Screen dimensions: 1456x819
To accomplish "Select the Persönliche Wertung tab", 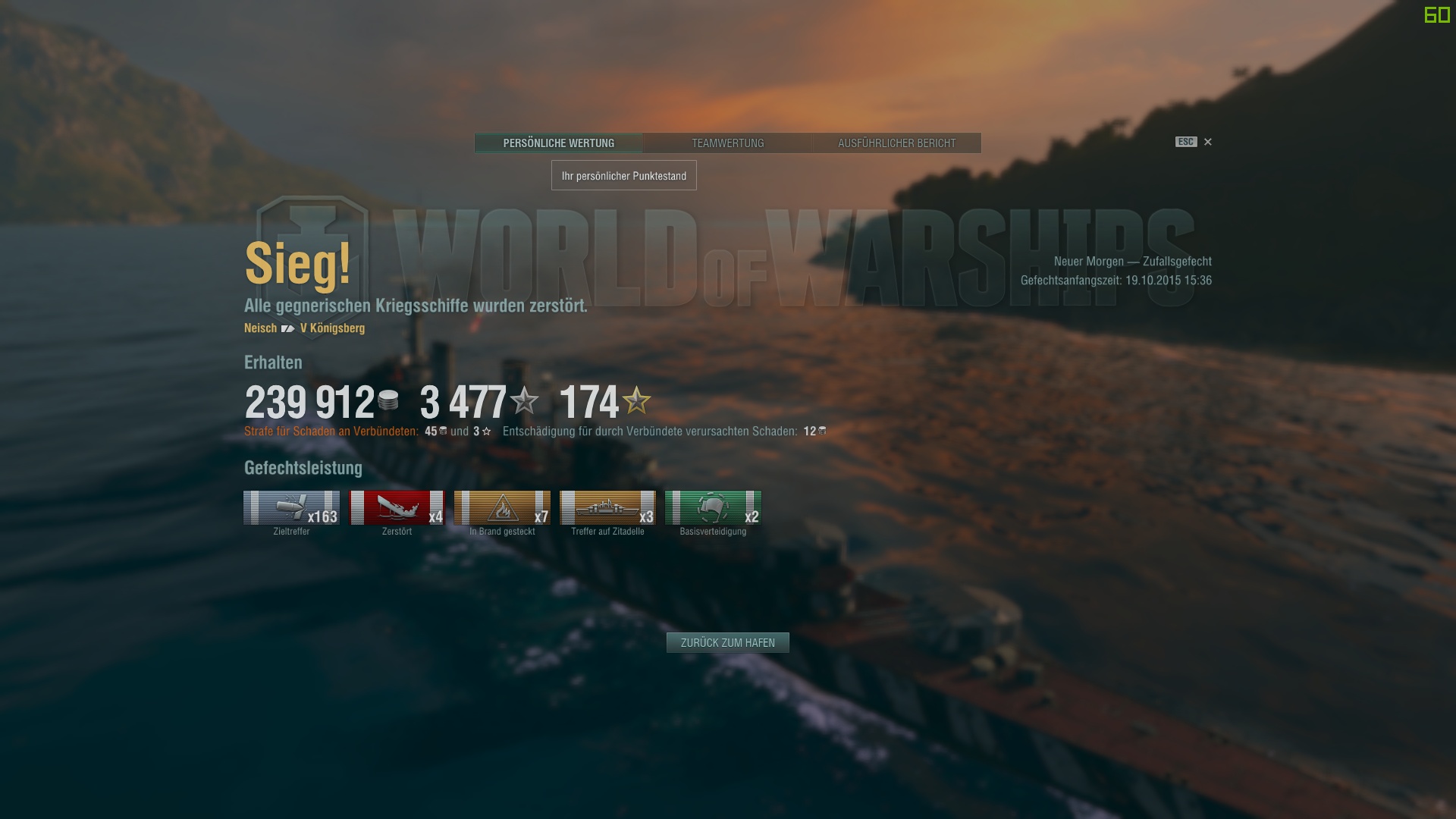I will [559, 143].
